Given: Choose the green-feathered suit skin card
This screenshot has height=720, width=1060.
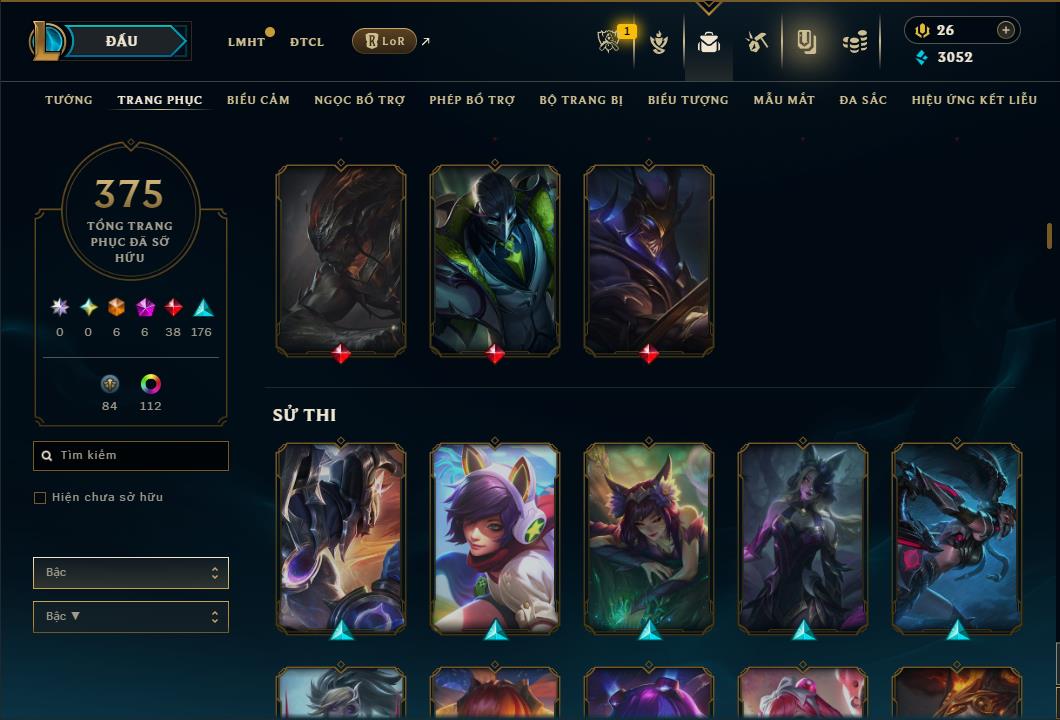Looking at the screenshot, I should click(x=495, y=260).
